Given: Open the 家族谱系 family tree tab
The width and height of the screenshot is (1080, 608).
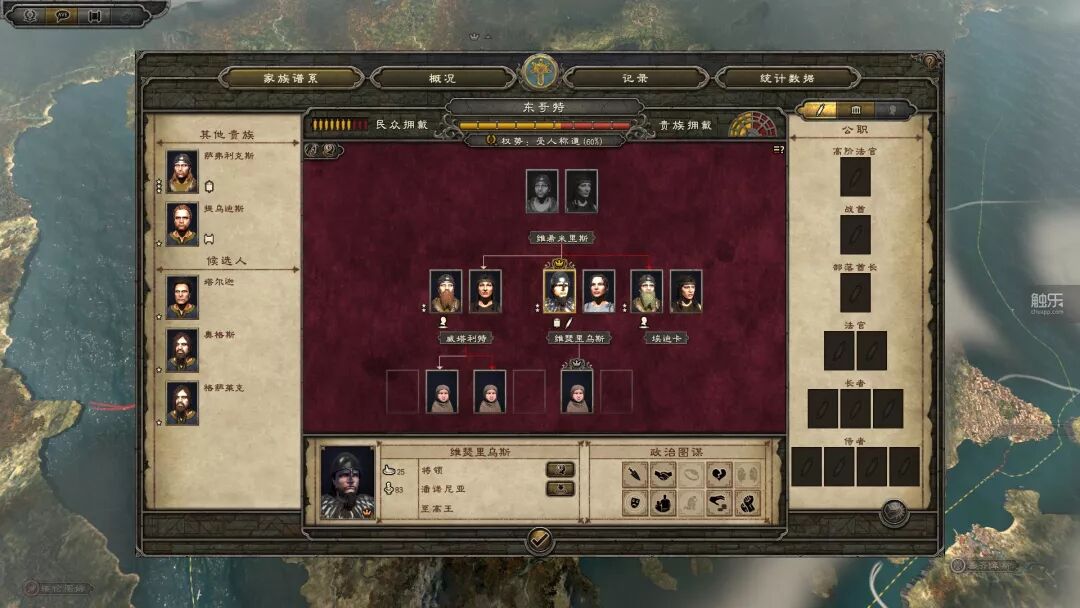Looking at the screenshot, I should click(x=290, y=78).
